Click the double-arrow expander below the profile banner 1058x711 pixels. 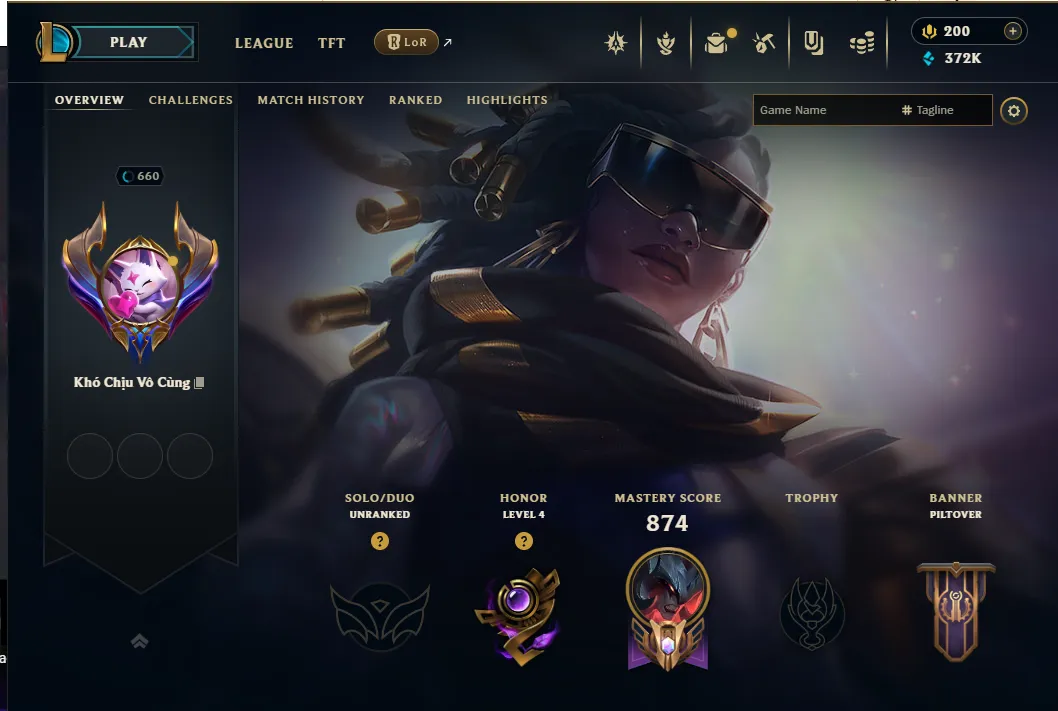click(x=140, y=641)
